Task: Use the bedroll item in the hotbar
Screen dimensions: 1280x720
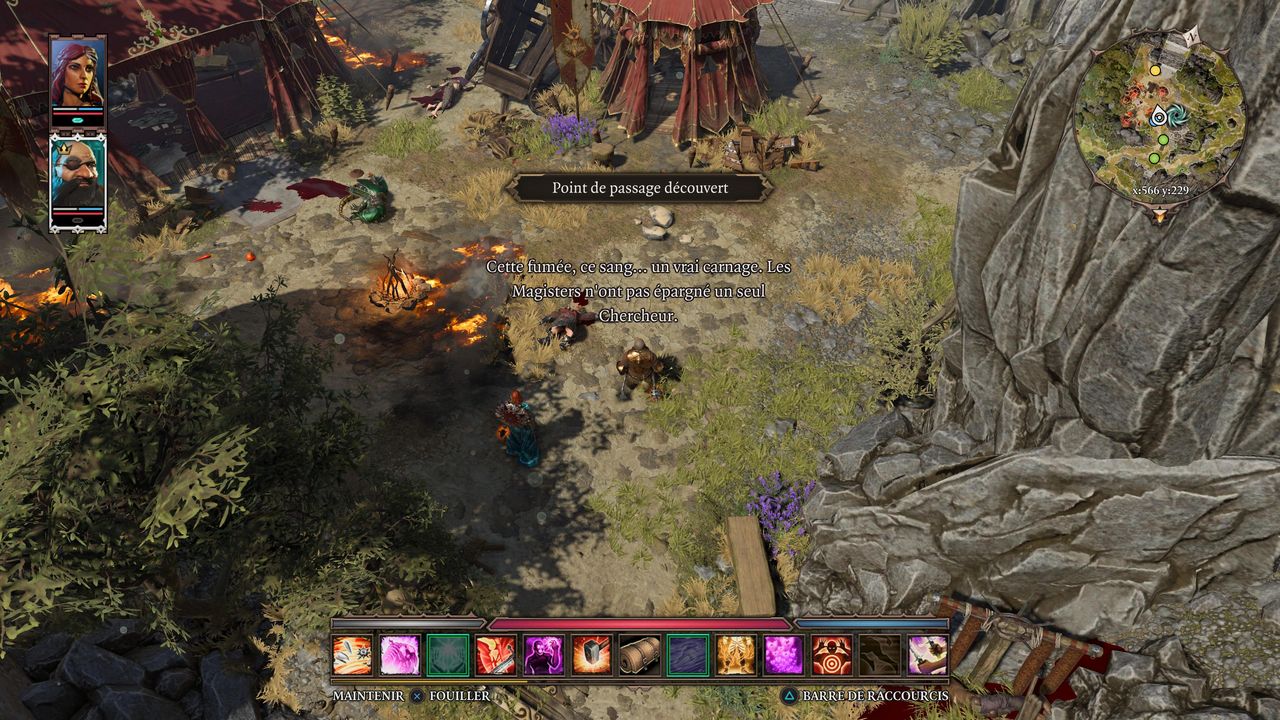Action: click(x=640, y=655)
